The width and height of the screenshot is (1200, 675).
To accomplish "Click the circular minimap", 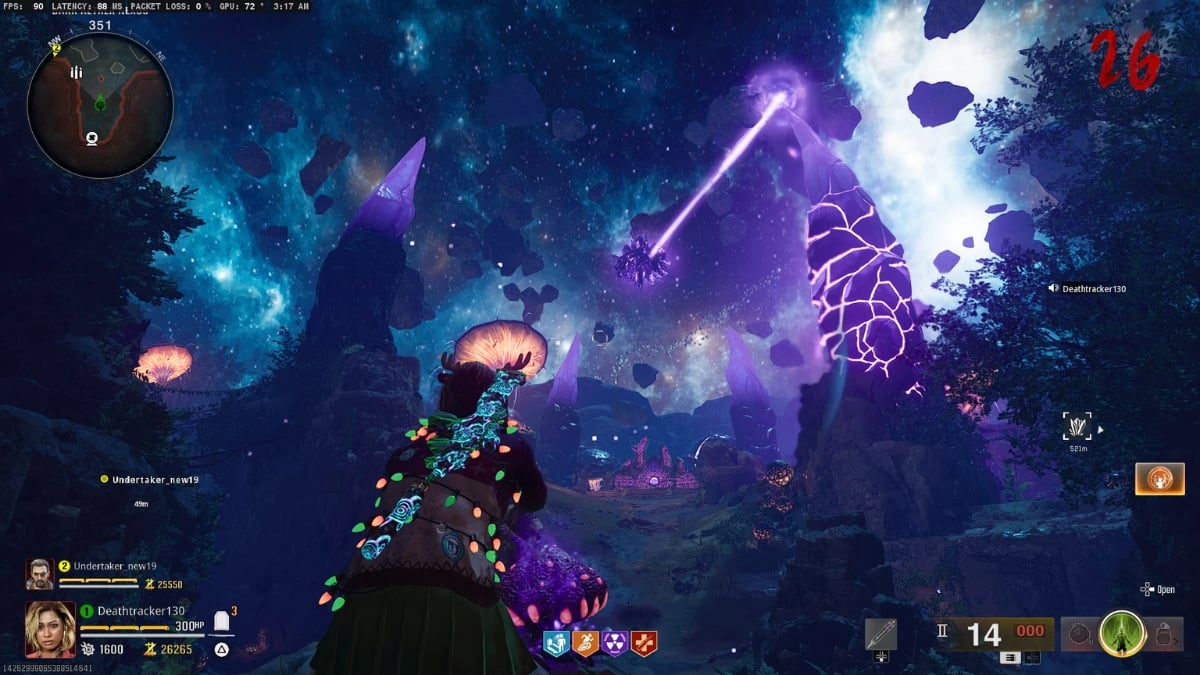I will pyautogui.click(x=100, y=104).
